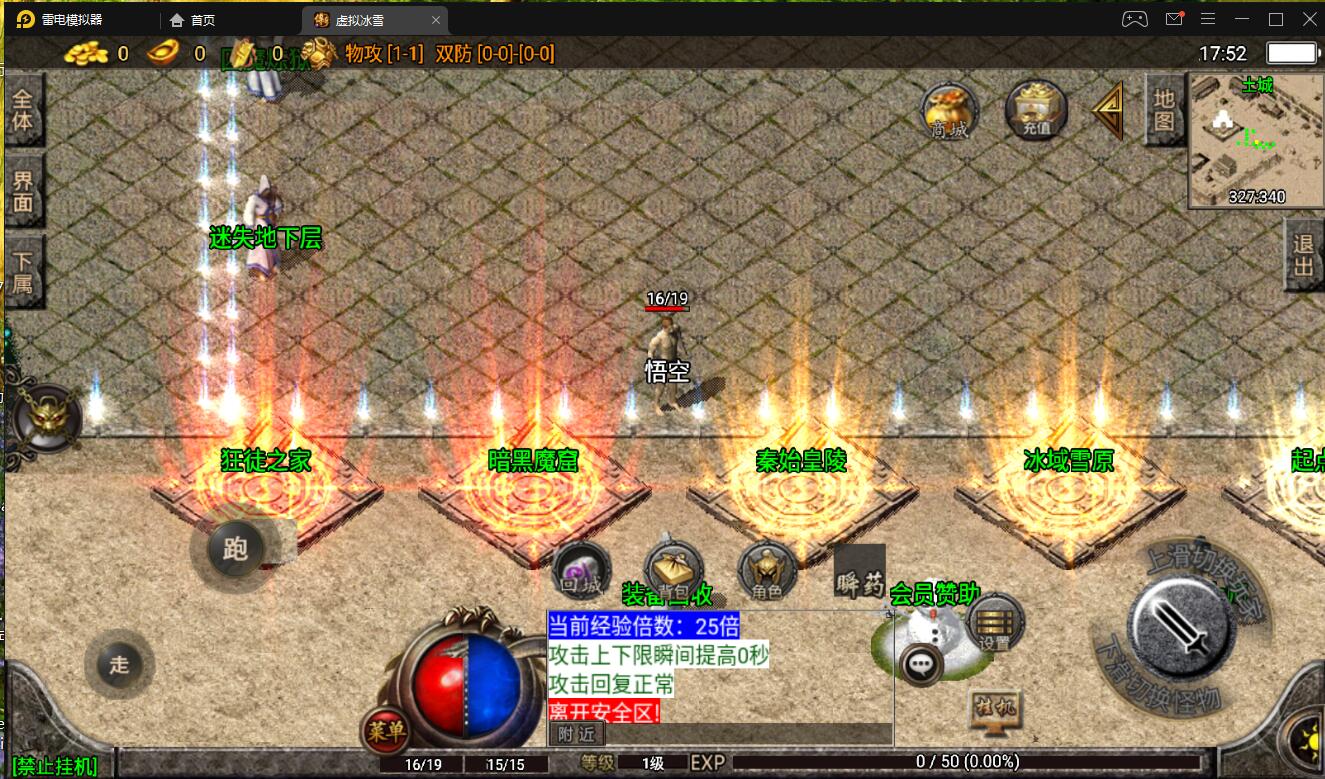Open the 菜单 menu button
This screenshot has height=779, width=1325.
(386, 732)
